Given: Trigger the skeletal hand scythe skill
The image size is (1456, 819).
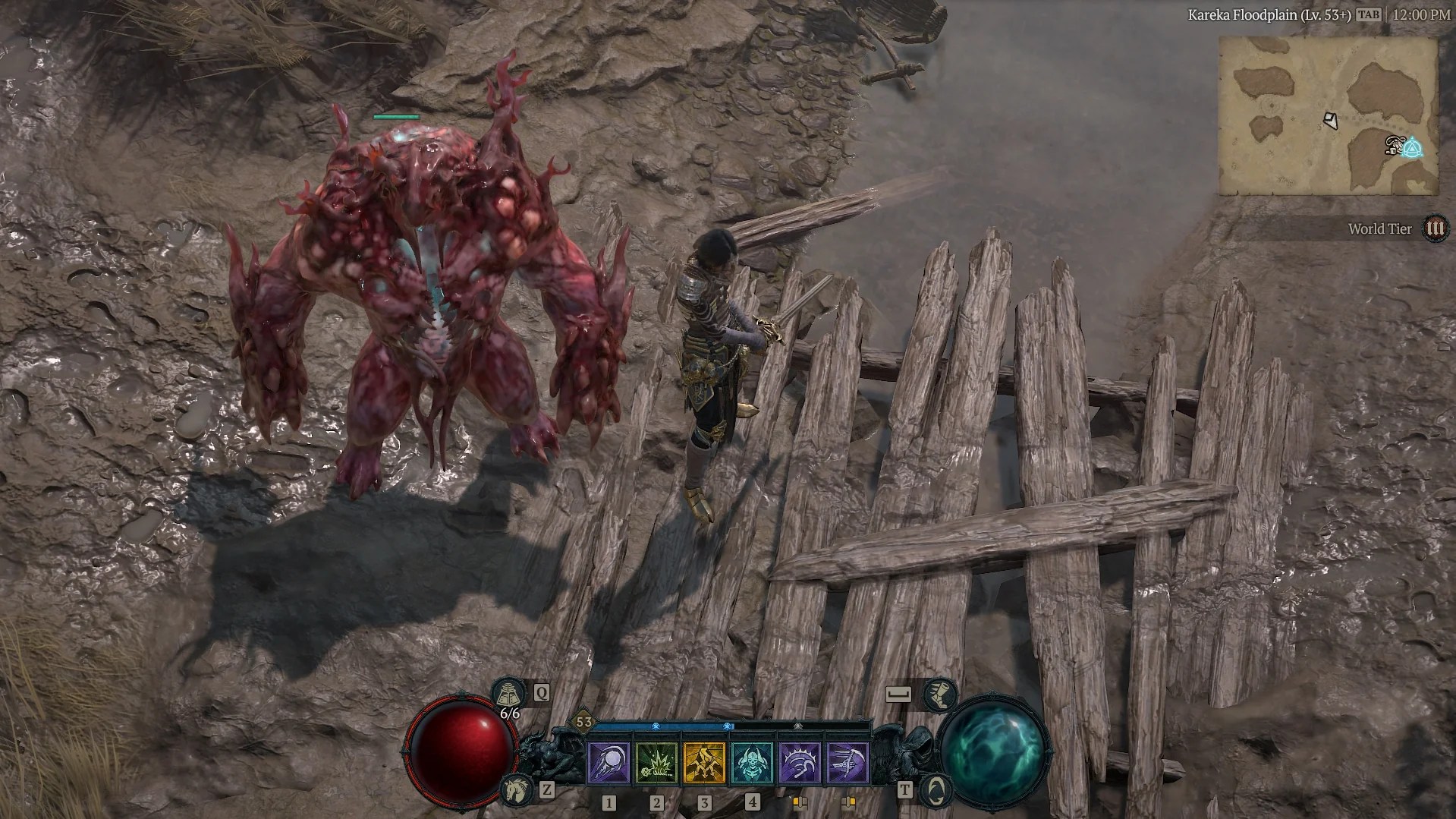Looking at the screenshot, I should [847, 762].
